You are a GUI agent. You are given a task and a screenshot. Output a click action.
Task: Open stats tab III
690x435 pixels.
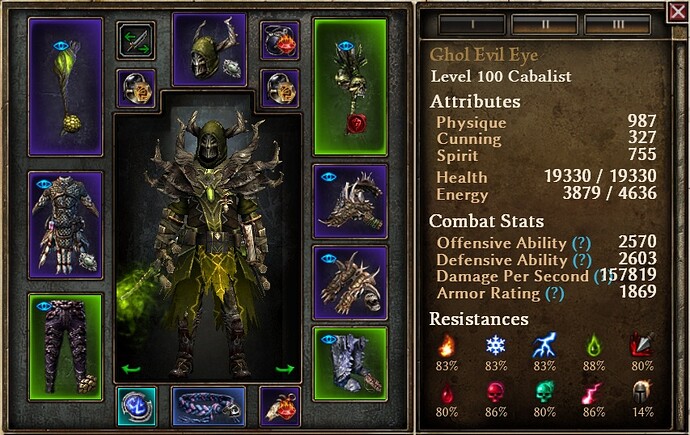(619, 22)
